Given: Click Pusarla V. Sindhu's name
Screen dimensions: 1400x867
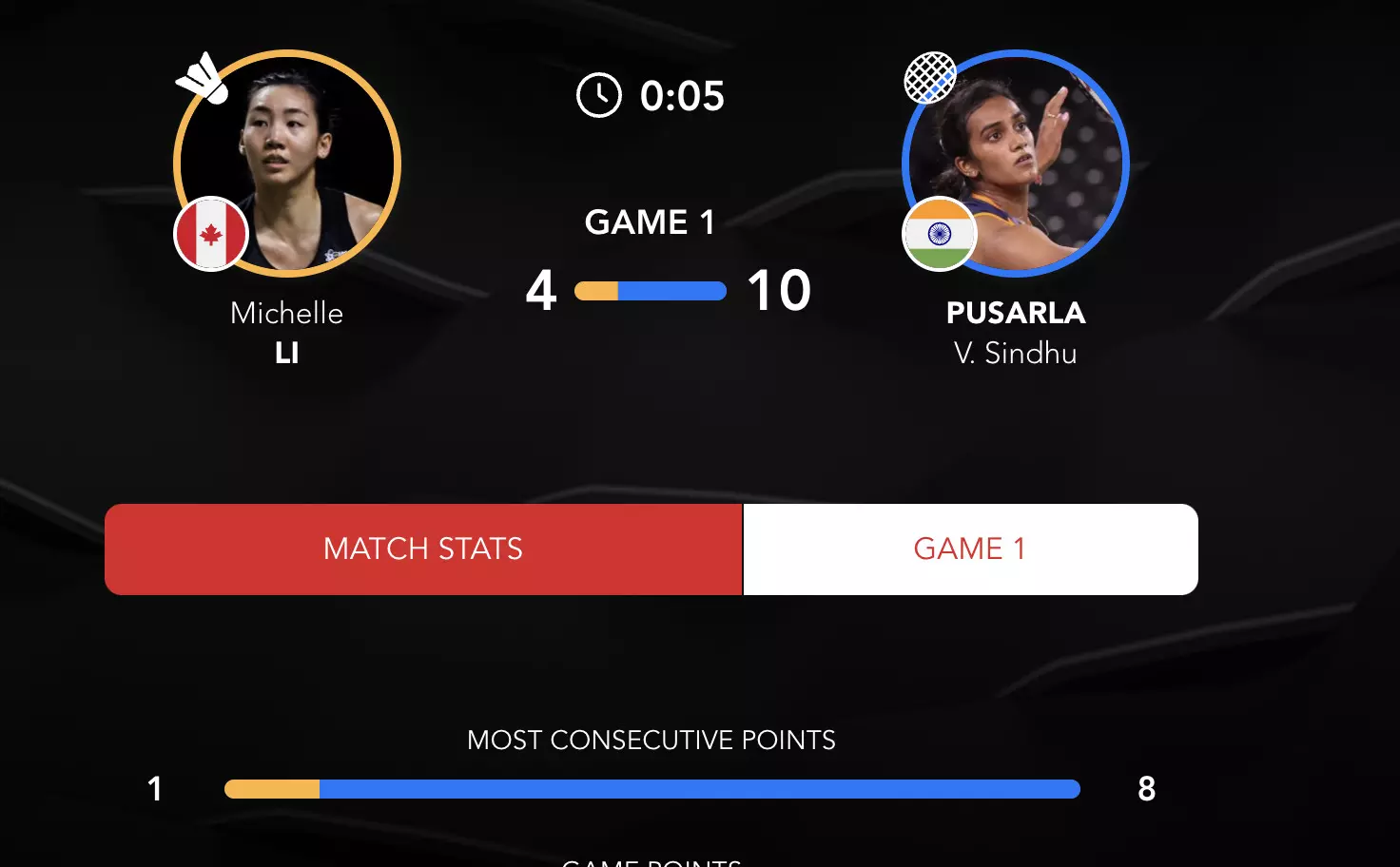Looking at the screenshot, I should coord(1016,332).
